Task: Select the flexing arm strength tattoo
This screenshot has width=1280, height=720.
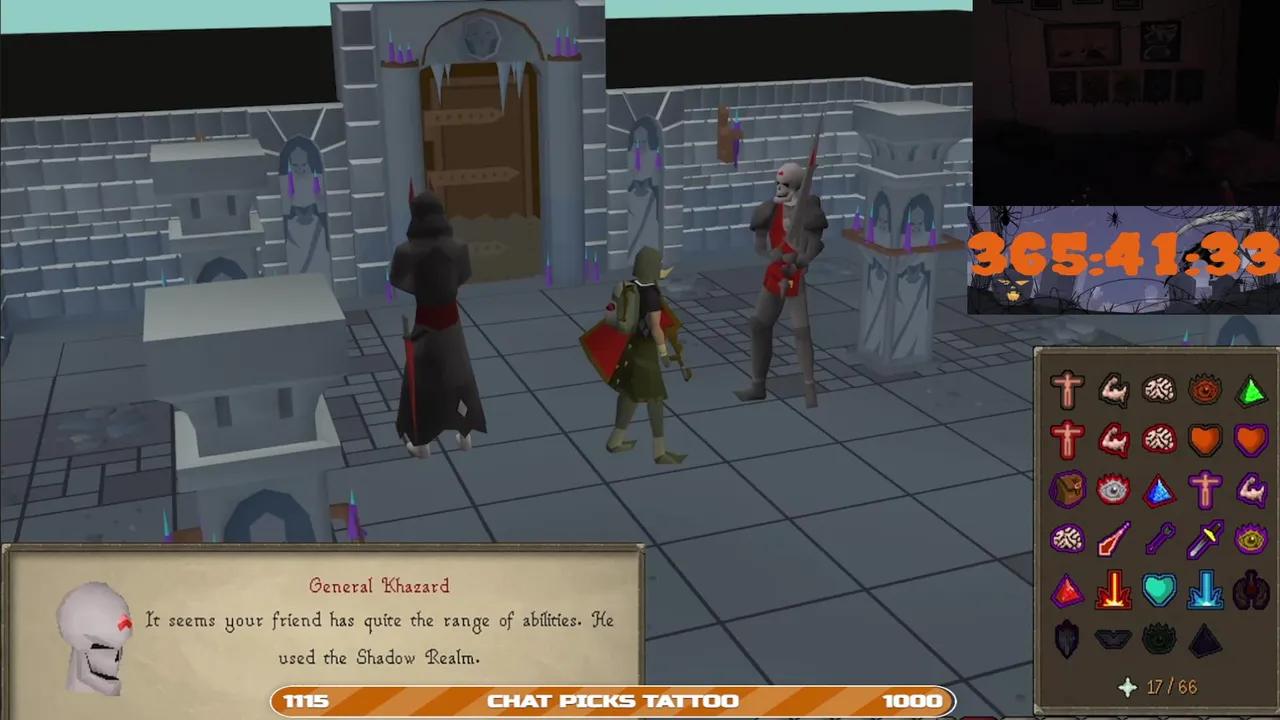Action: pos(1113,391)
